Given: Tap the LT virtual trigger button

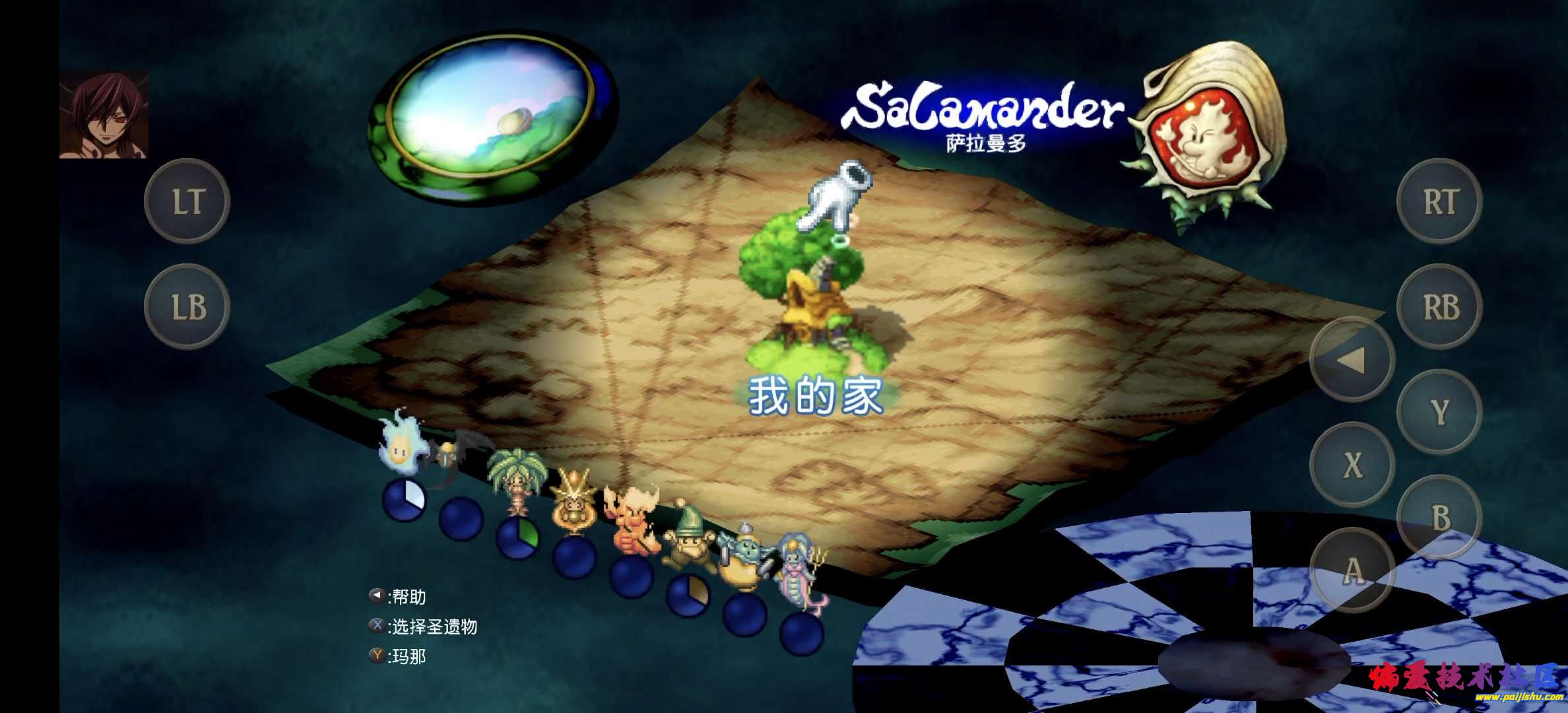Looking at the screenshot, I should click(x=187, y=201).
